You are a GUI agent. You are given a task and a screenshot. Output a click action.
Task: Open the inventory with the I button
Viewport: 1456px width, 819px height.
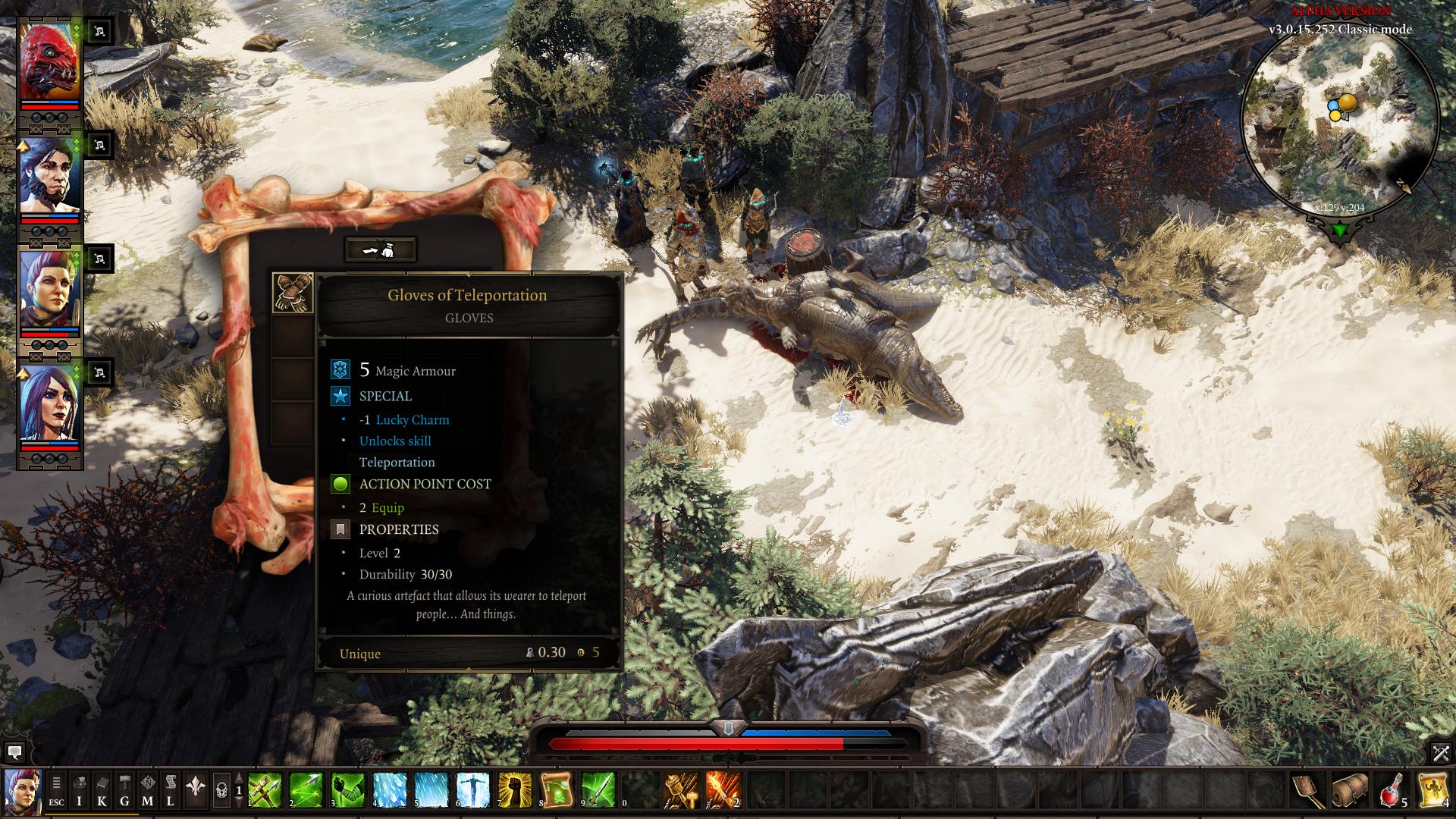[x=80, y=790]
